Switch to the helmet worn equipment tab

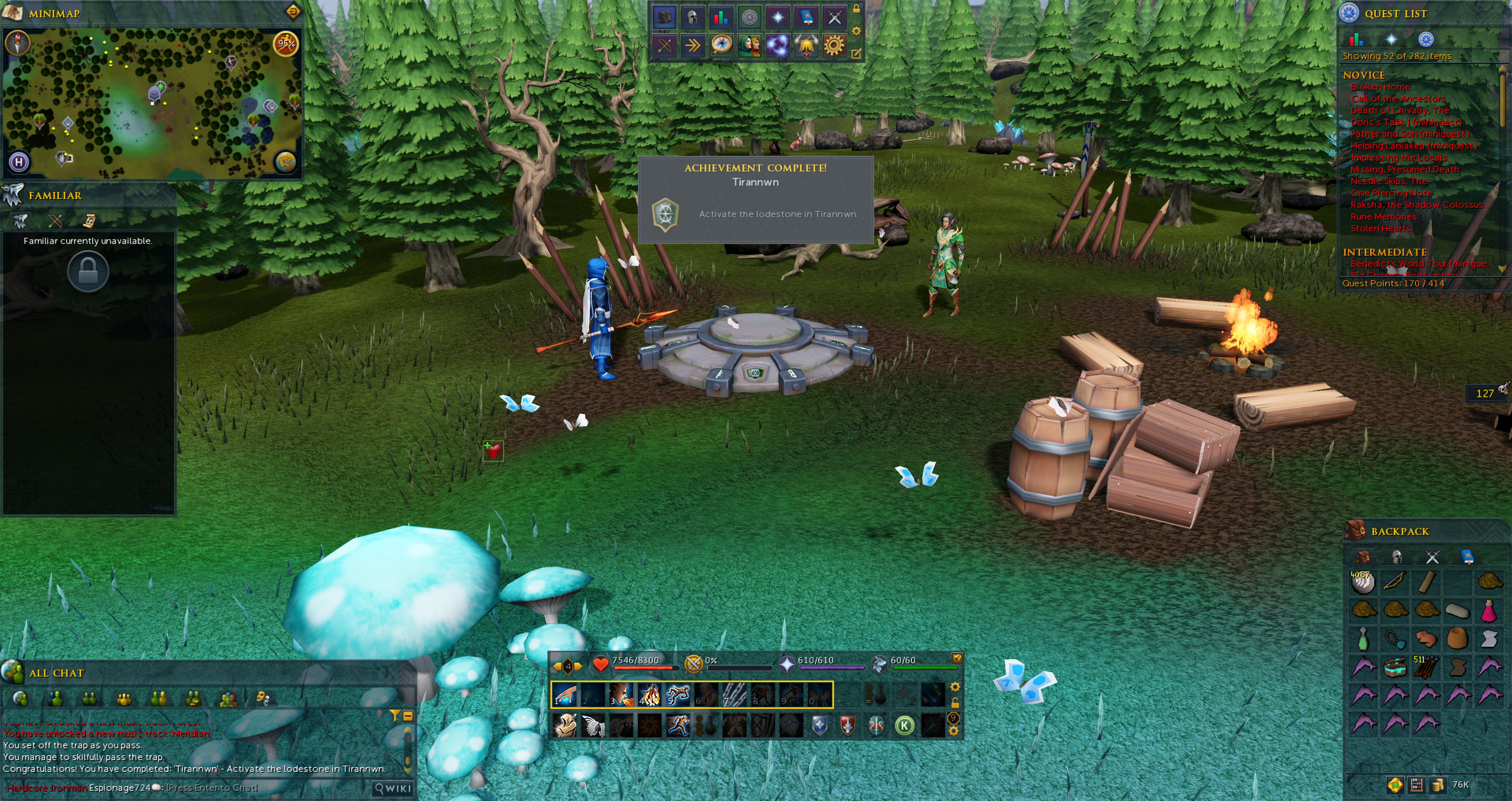pos(1397,557)
